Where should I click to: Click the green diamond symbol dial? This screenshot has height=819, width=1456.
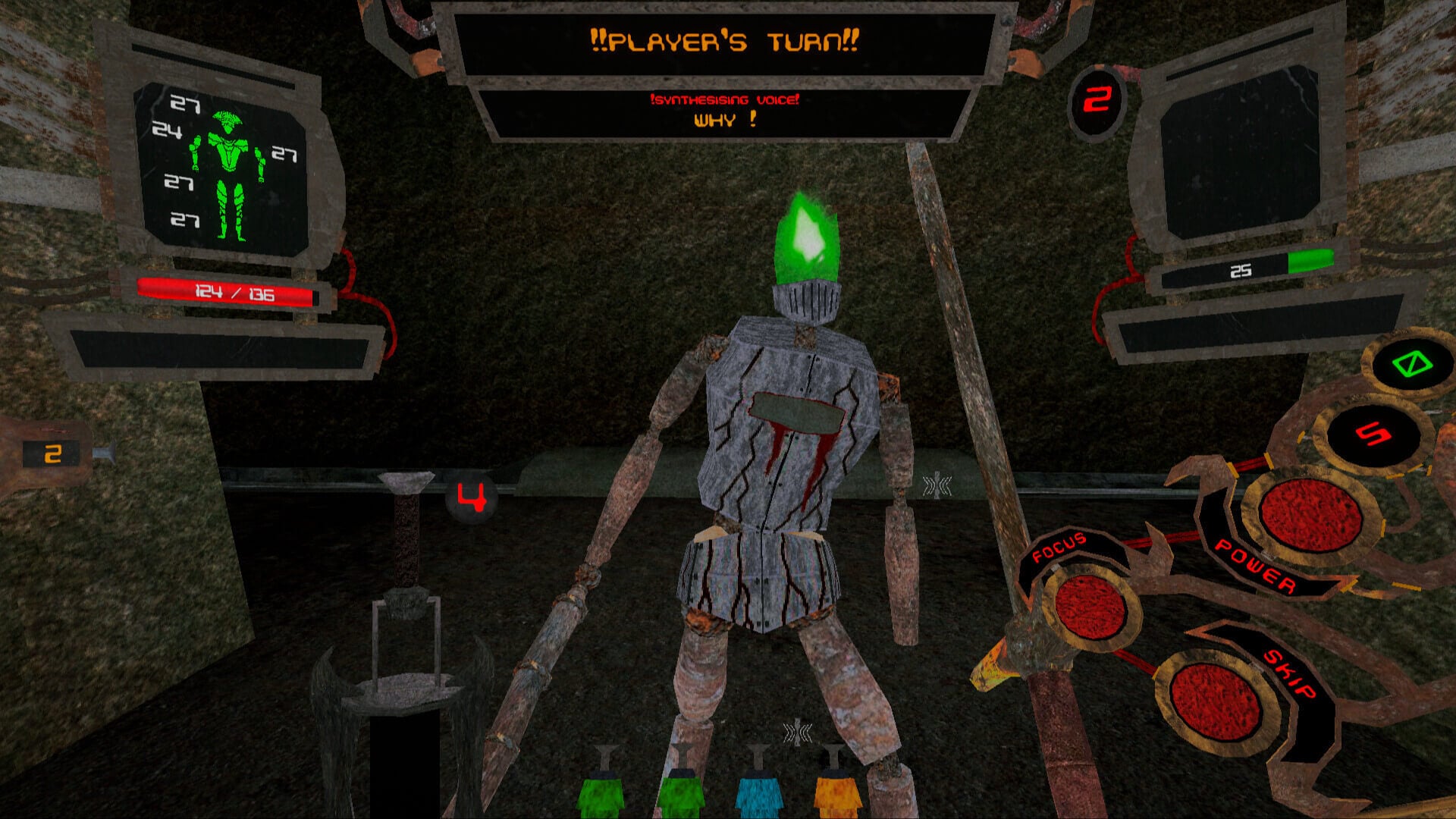[1411, 366]
